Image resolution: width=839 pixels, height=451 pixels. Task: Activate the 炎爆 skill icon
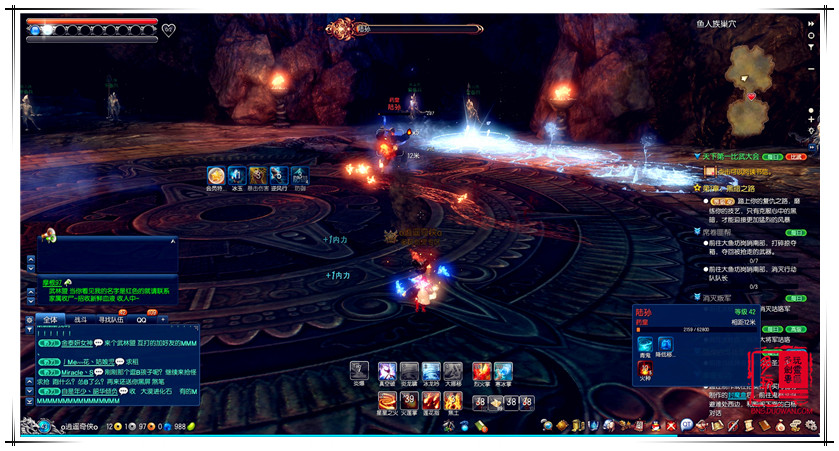click(x=359, y=370)
